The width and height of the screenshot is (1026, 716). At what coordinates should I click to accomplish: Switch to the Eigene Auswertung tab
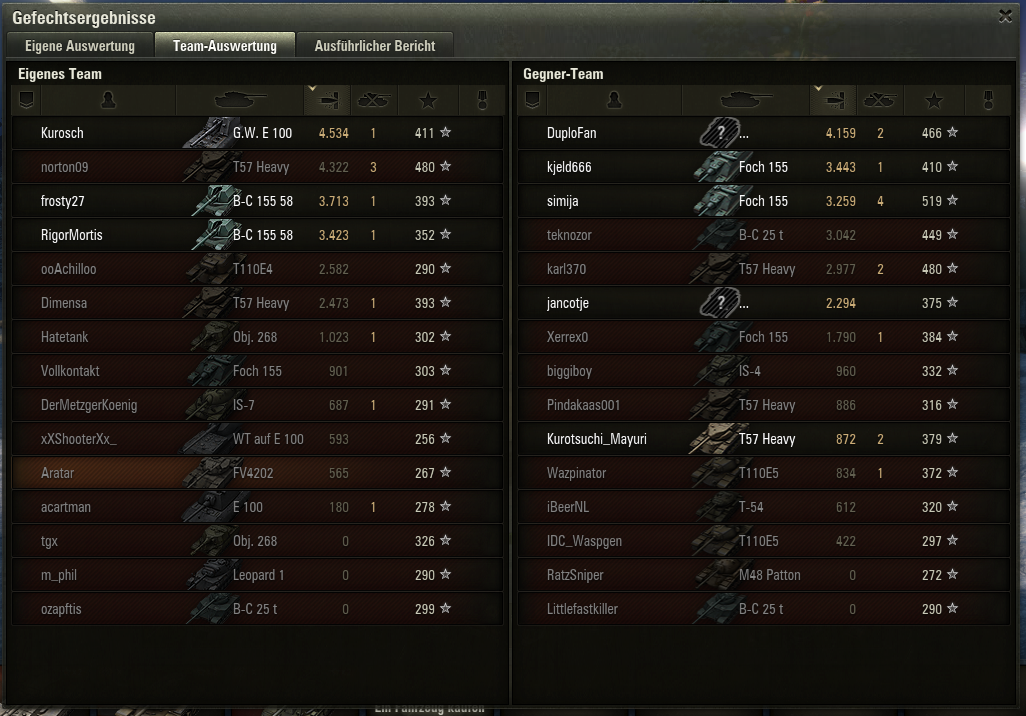[80, 46]
